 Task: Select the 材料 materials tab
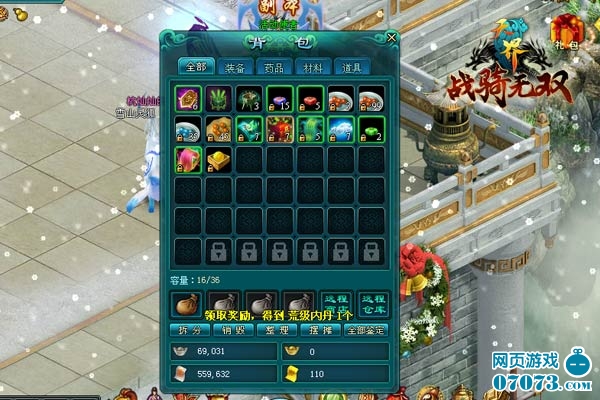coord(315,68)
